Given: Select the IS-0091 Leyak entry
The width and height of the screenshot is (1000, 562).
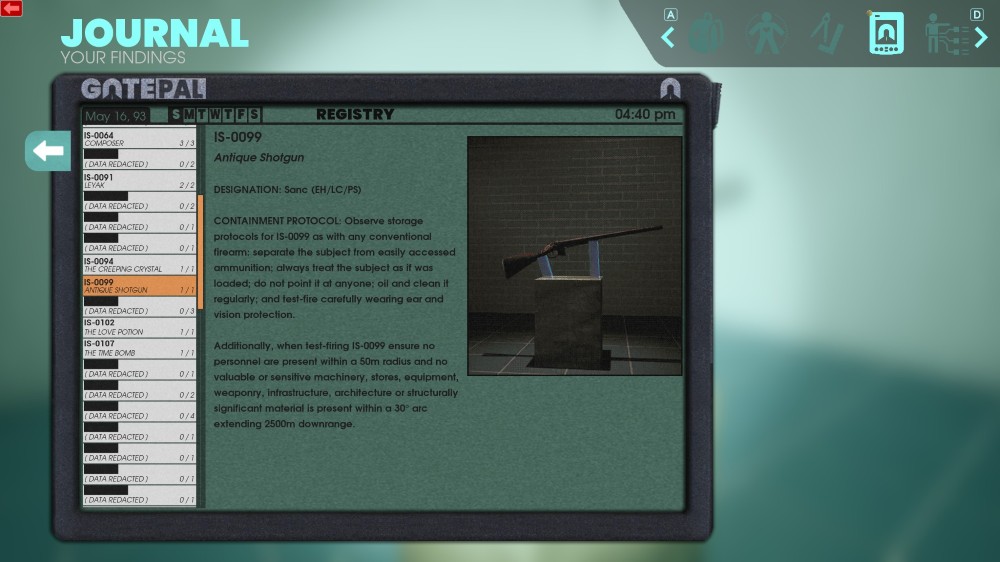Looking at the screenshot, I should pyautogui.click(x=139, y=181).
